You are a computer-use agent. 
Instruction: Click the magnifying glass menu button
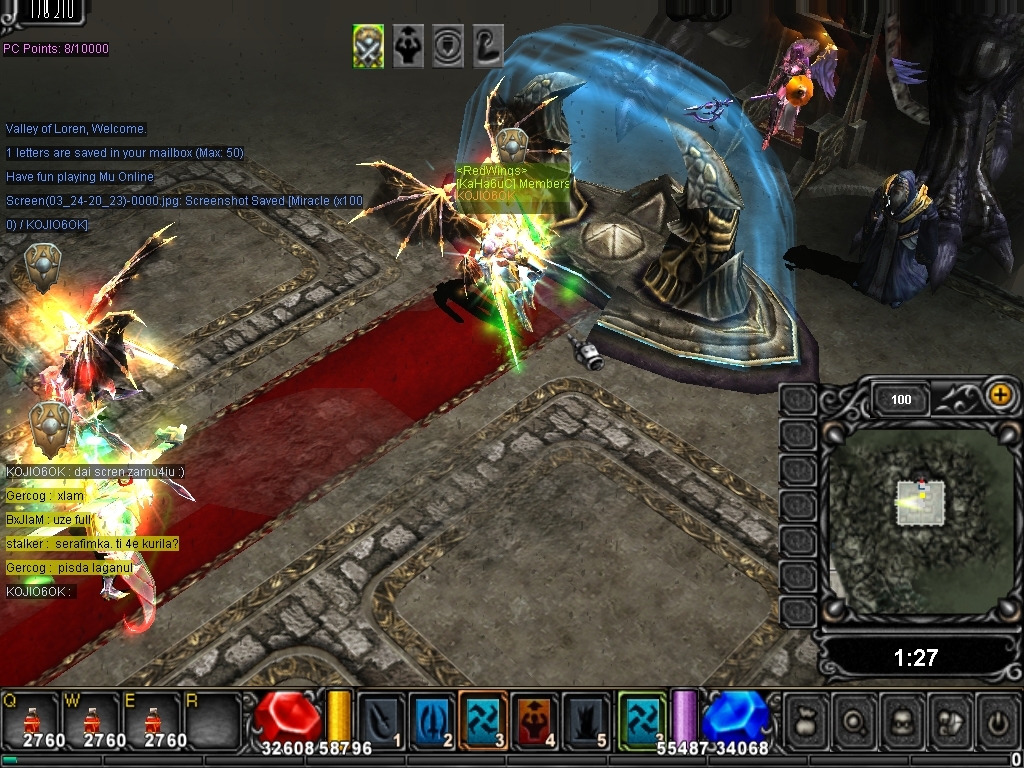point(856,720)
